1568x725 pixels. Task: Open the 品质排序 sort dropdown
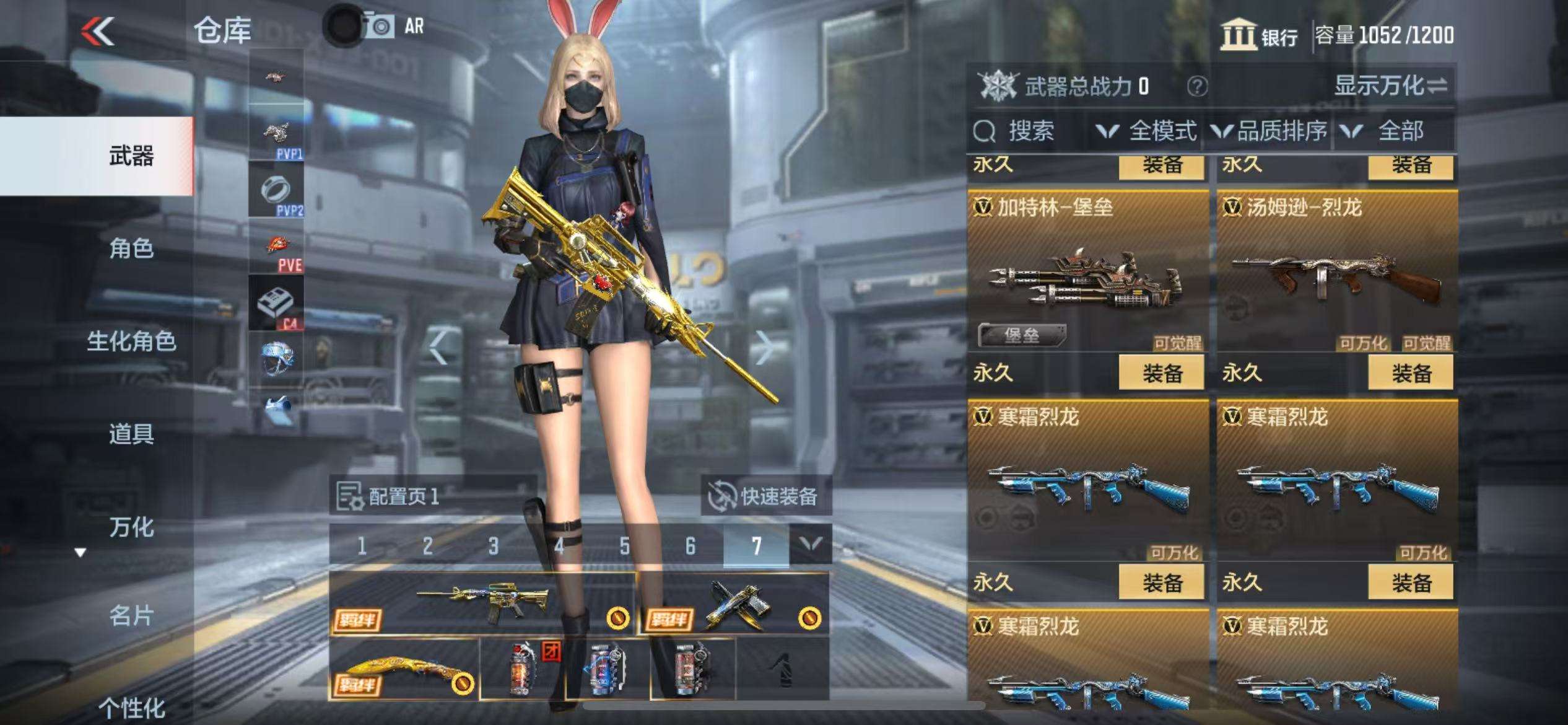click(x=1268, y=131)
